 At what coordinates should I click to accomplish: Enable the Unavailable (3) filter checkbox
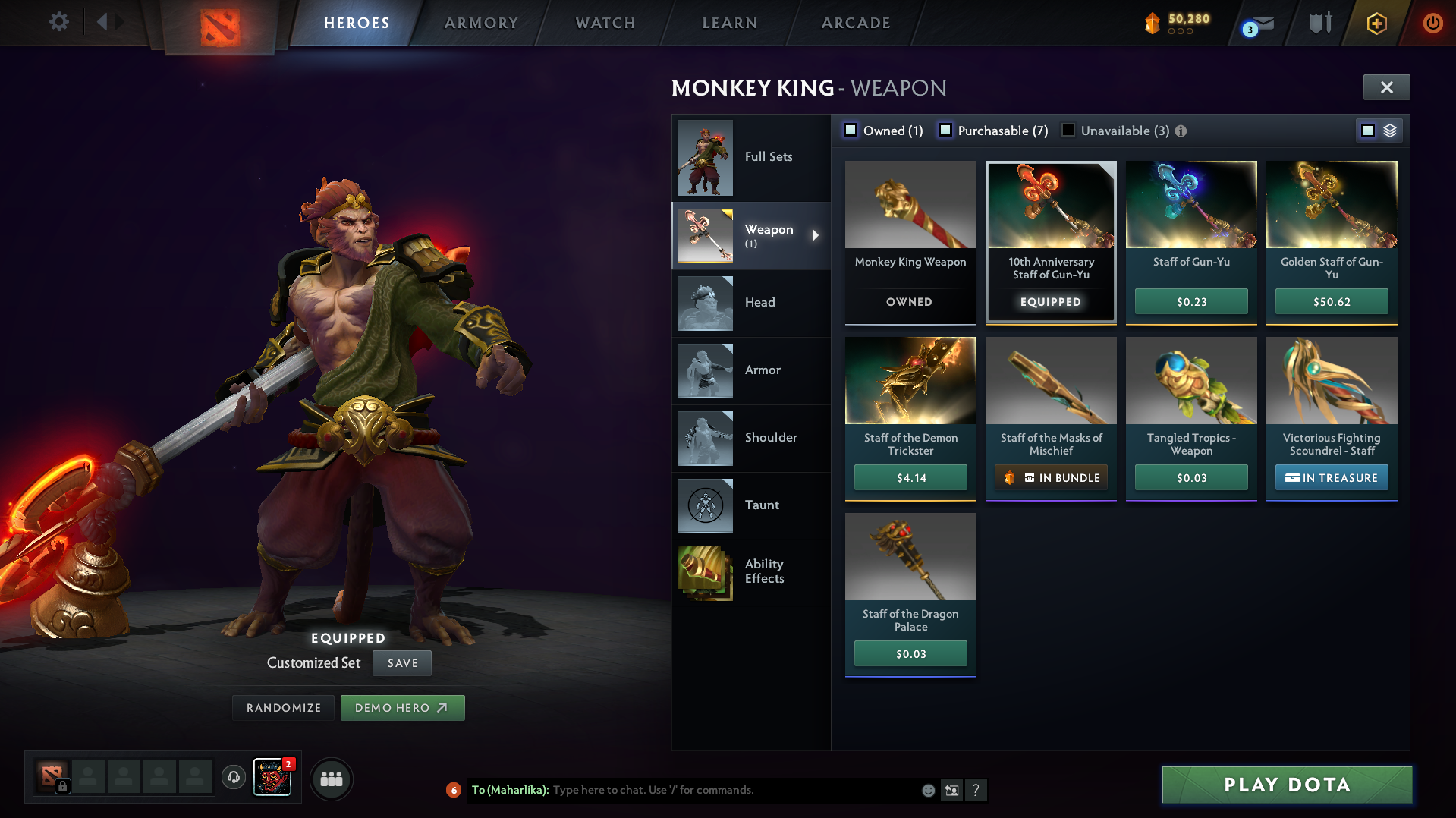pos(1068,131)
